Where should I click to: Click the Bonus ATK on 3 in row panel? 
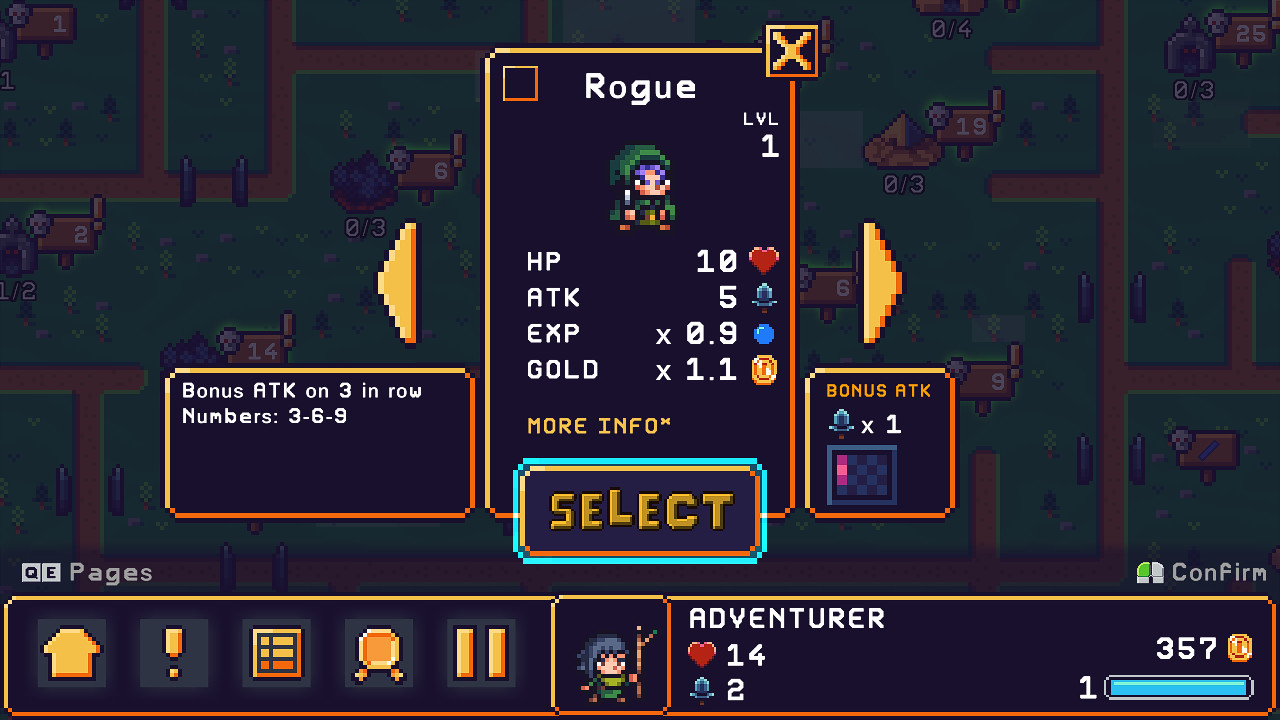point(319,440)
